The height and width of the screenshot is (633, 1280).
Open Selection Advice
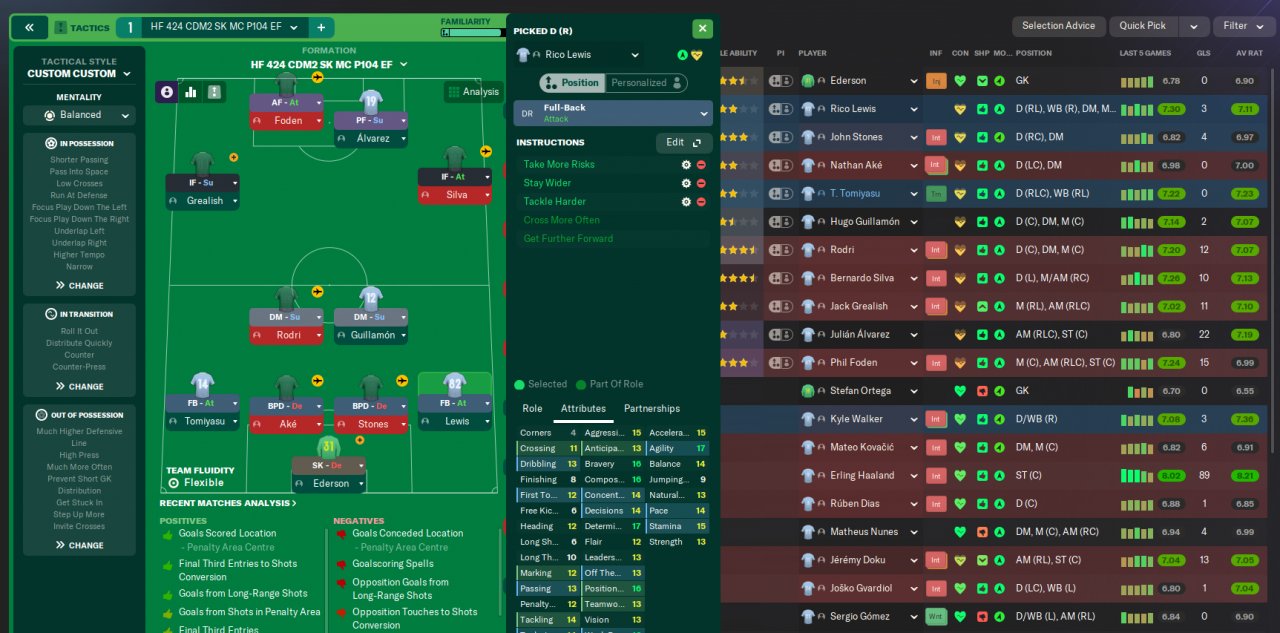point(1058,26)
